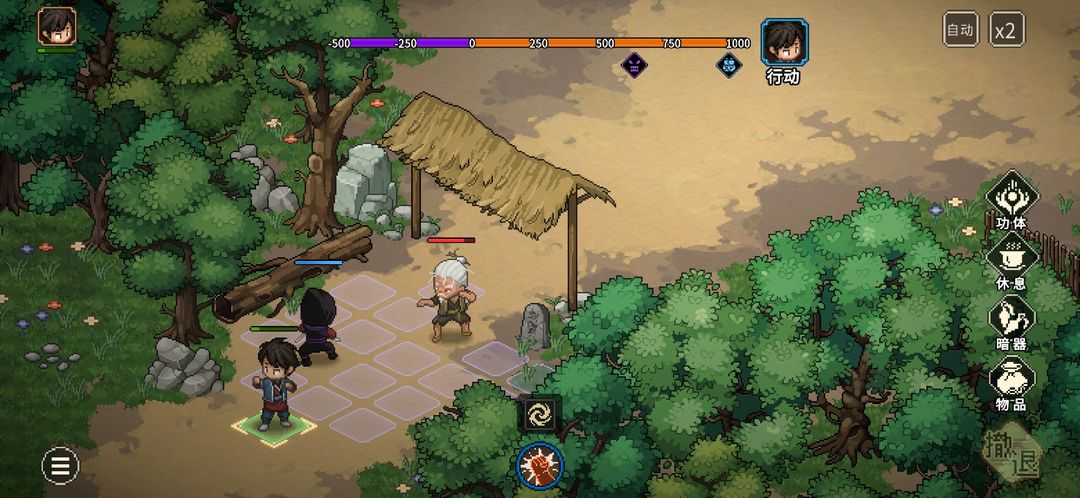Image resolution: width=1080 pixels, height=498 pixels.
Task: Switch the x2 battle speed button
Action: [1006, 29]
